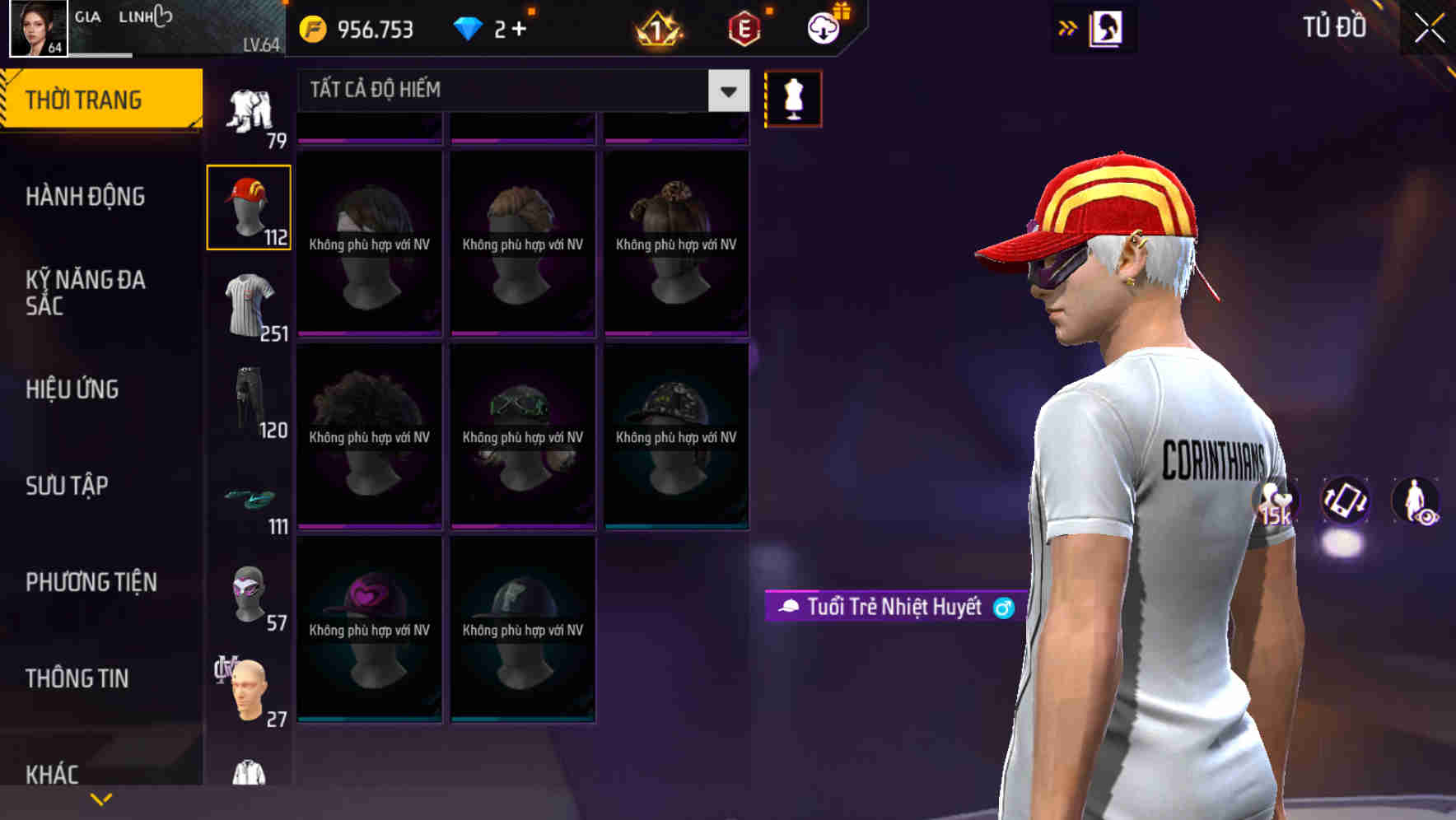
Task: Collapse the sidebar using the bottom yellow chevron
Action: click(101, 797)
